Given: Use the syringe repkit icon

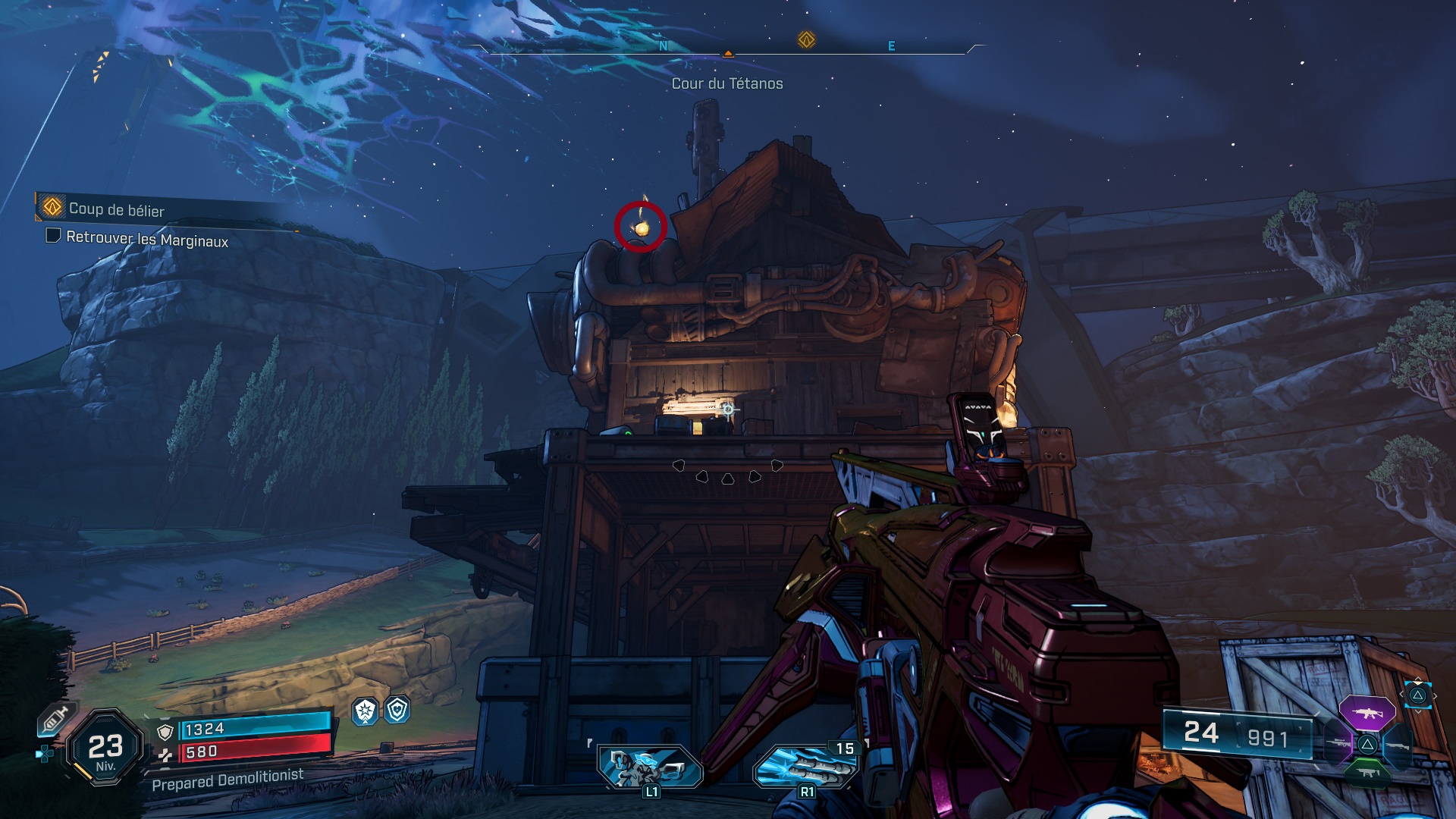Looking at the screenshot, I should 55,719.
